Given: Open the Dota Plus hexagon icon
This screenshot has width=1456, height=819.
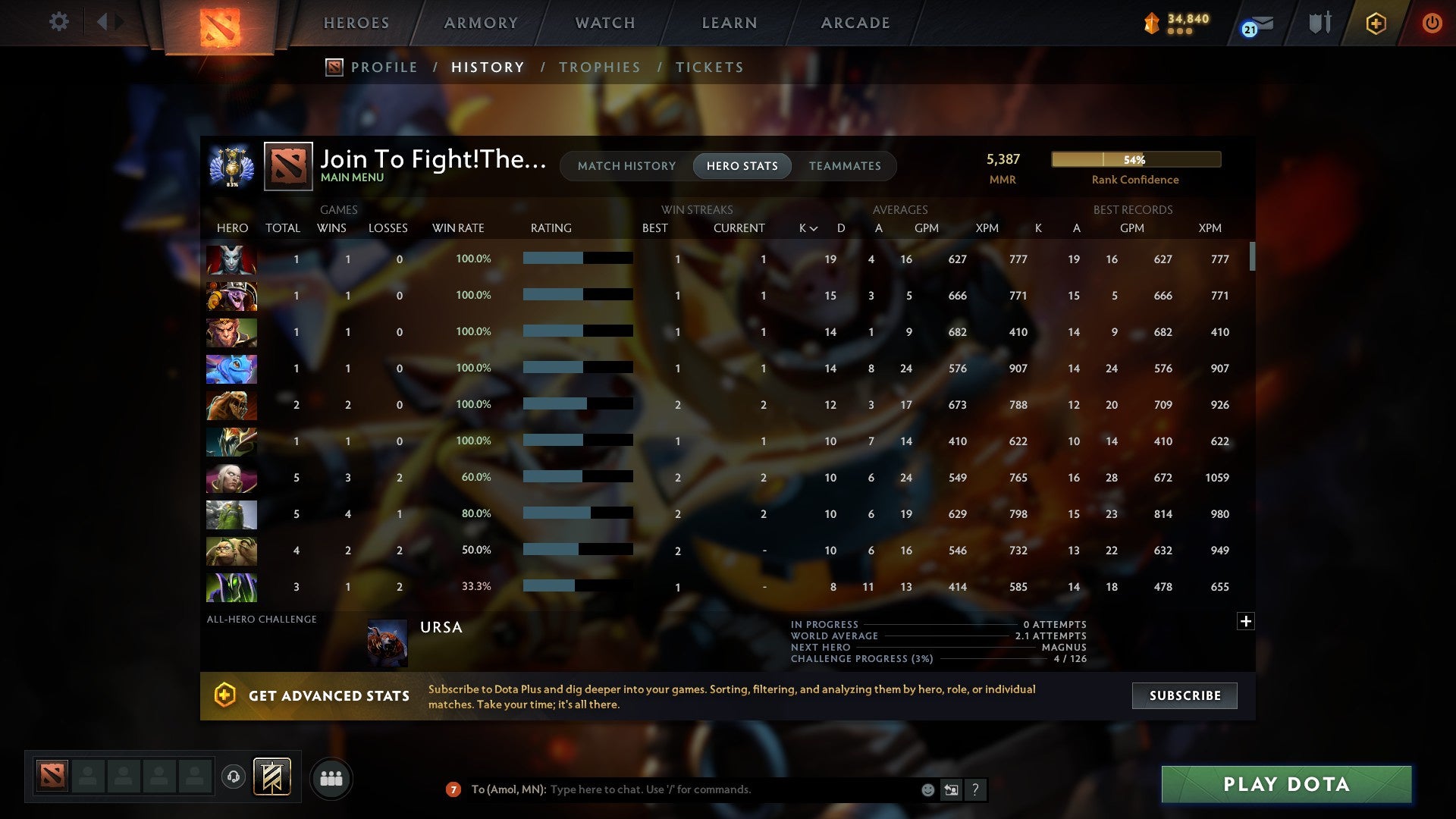Looking at the screenshot, I should tap(1376, 23).
